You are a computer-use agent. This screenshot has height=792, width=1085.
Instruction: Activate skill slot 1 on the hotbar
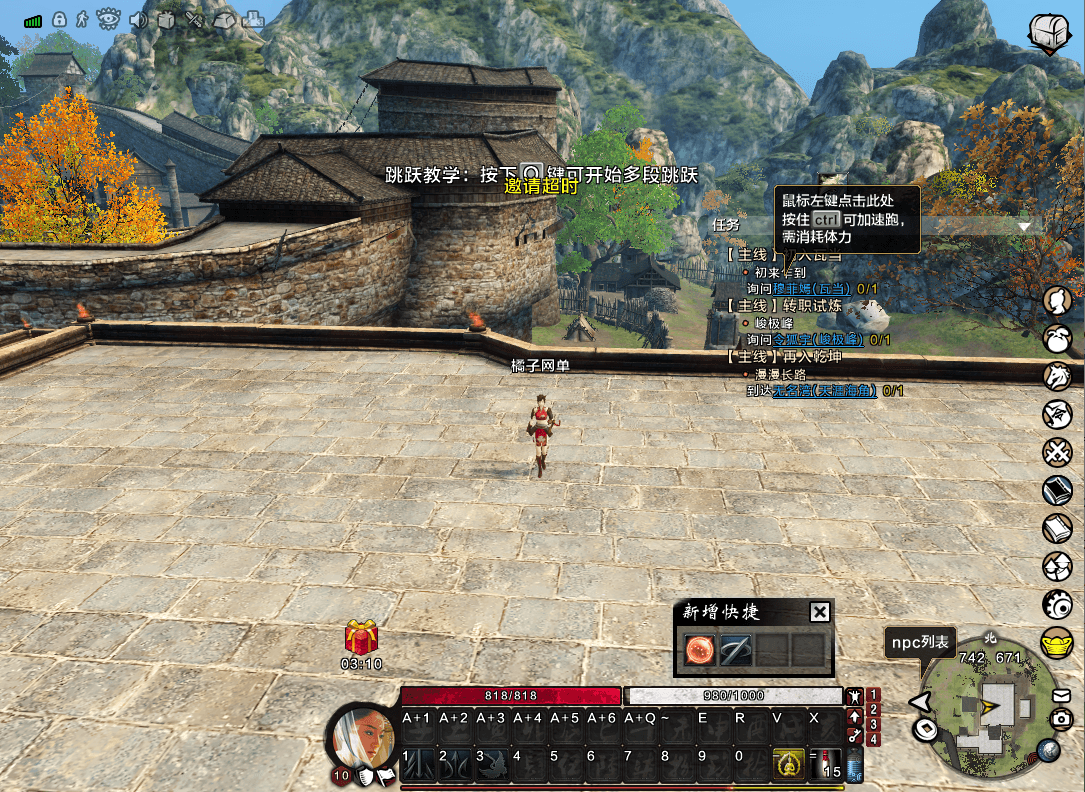tap(419, 762)
